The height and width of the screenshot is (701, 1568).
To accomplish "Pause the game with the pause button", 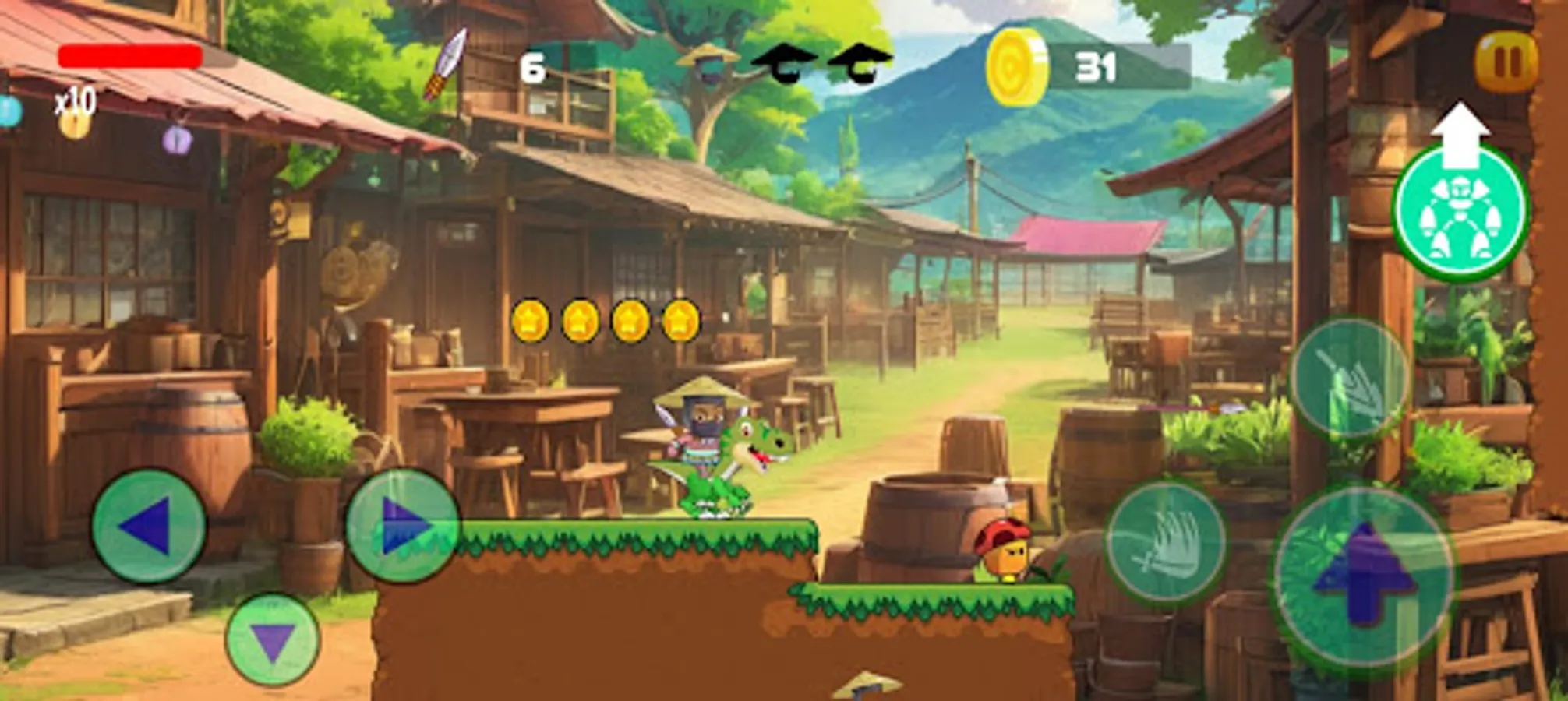I will (1509, 60).
